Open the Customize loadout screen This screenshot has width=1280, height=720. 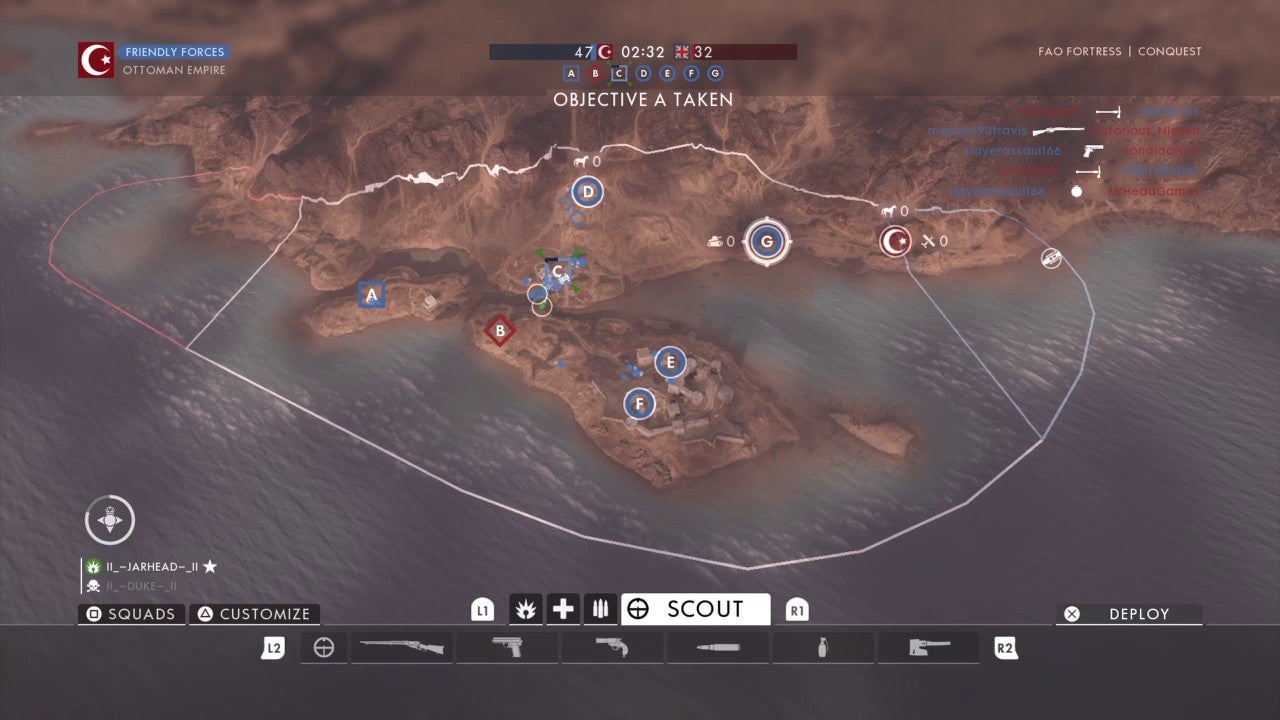(254, 614)
